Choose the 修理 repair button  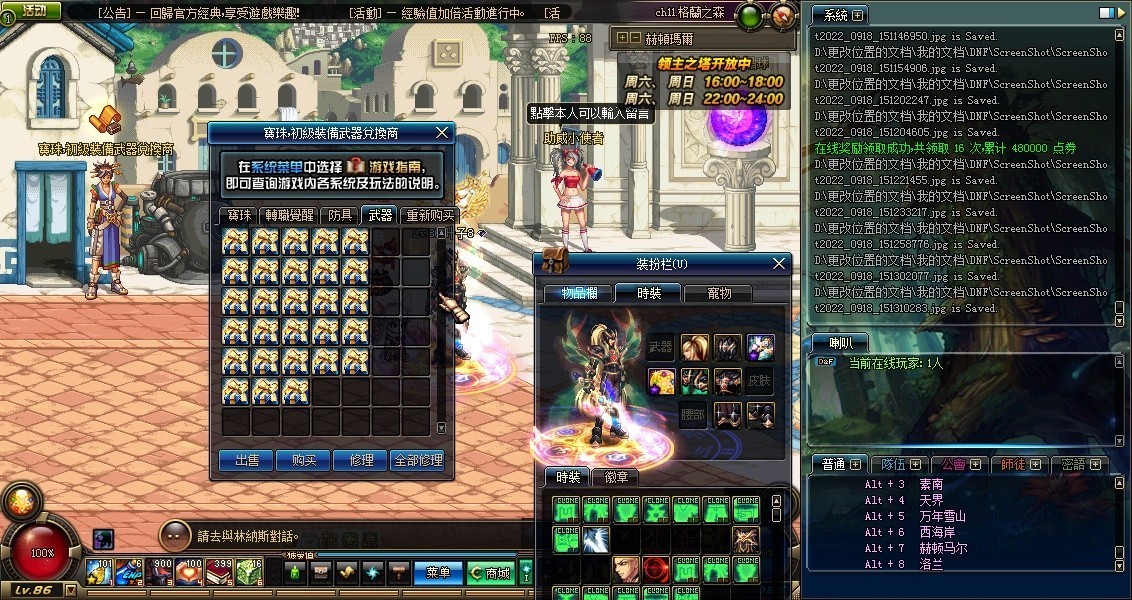click(361, 460)
